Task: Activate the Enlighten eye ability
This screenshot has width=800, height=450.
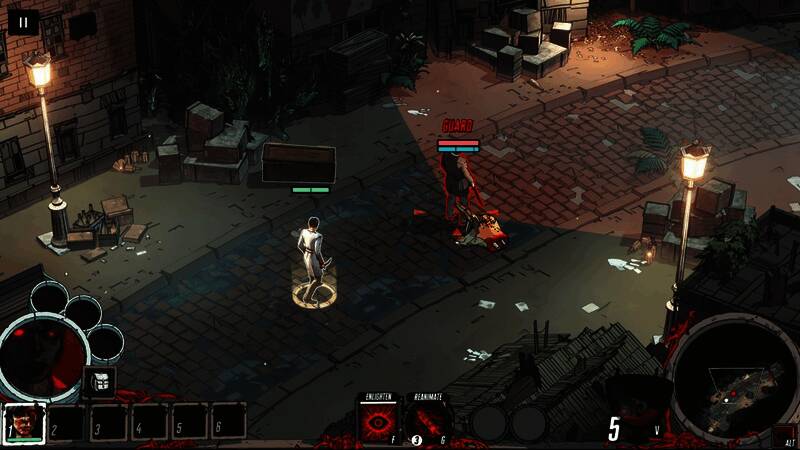Action: tap(379, 421)
